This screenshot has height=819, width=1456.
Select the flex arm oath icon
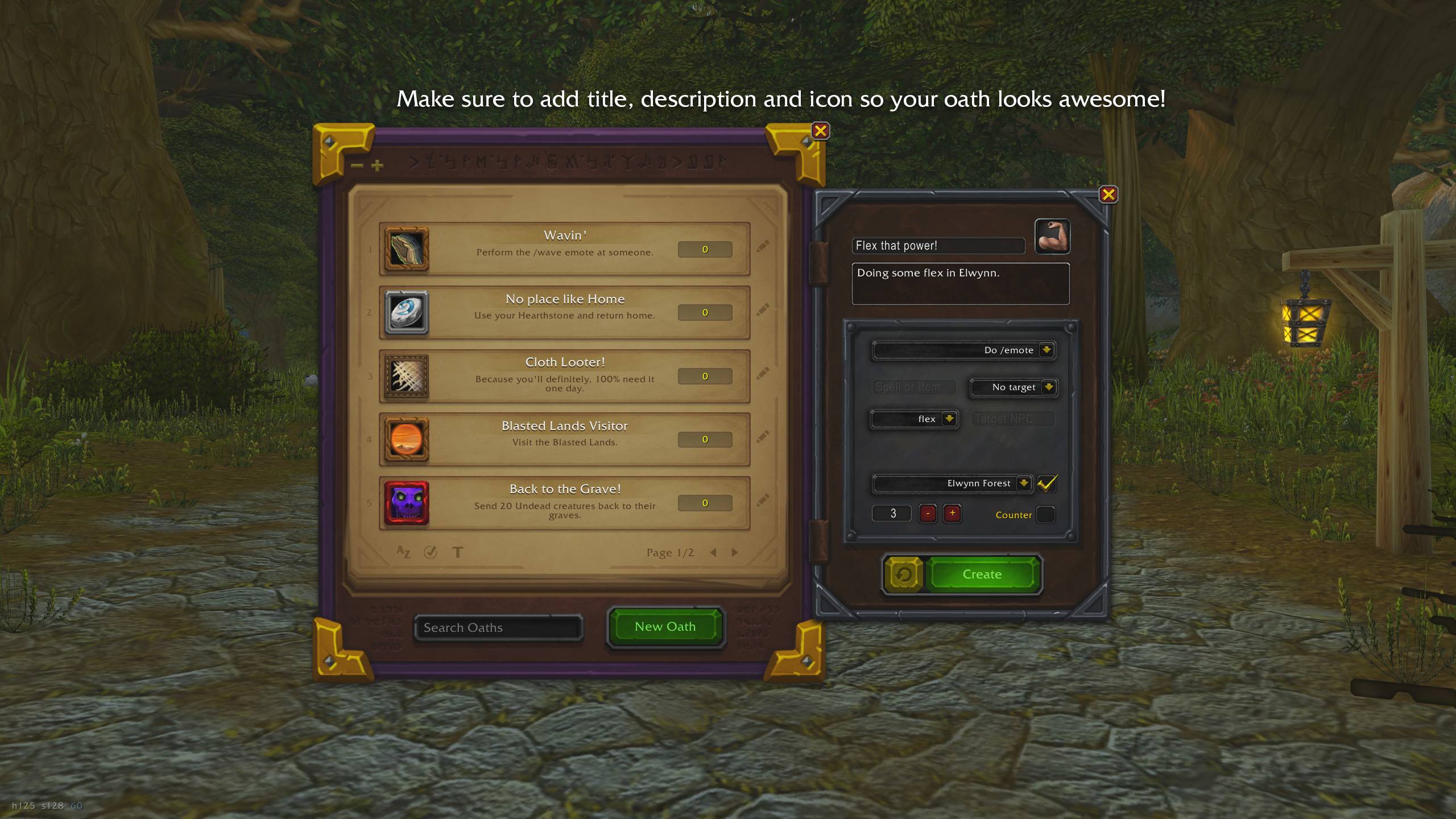click(1052, 237)
